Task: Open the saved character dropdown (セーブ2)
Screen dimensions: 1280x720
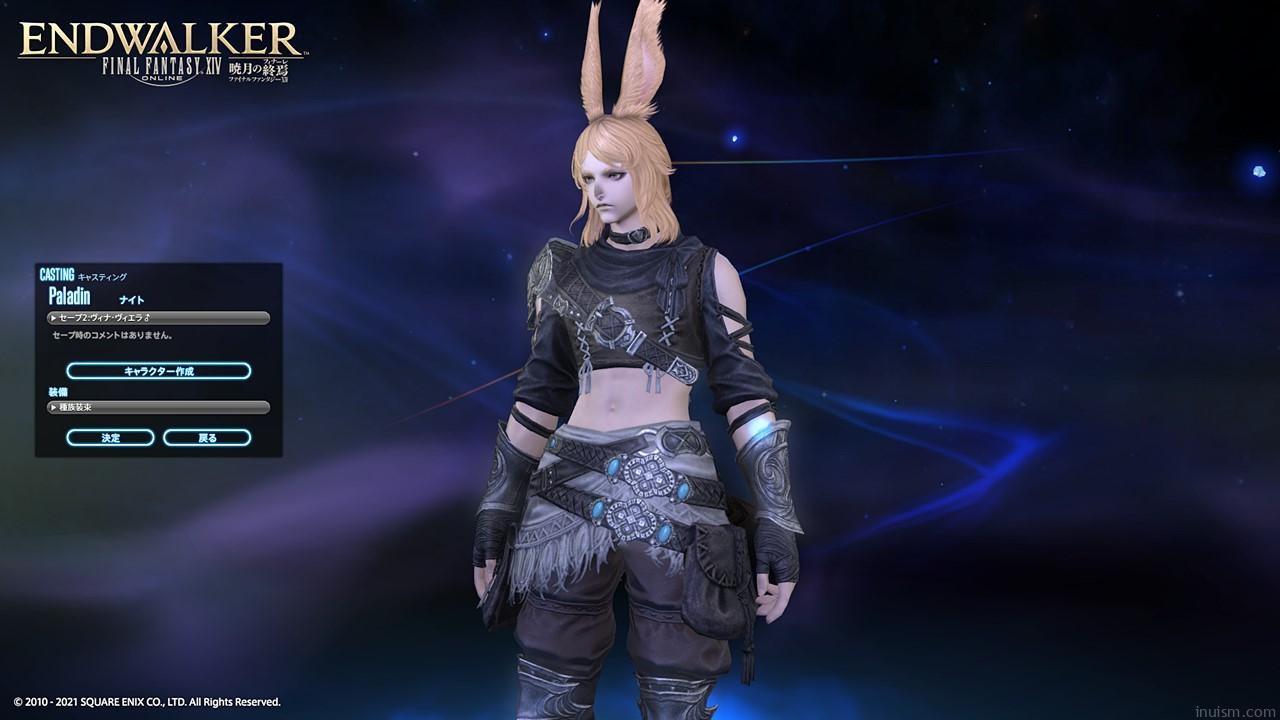Action: point(158,318)
